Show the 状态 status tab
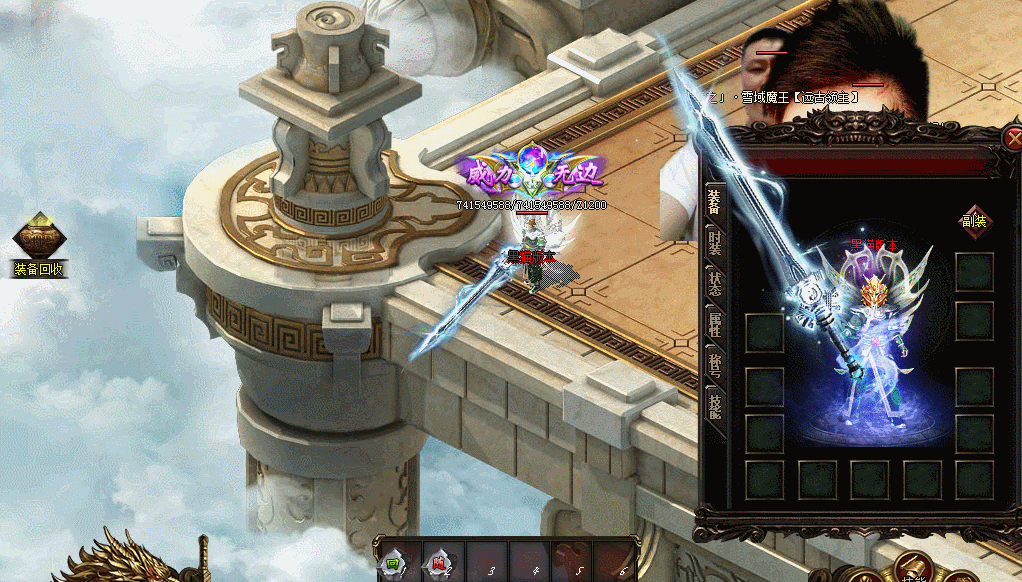1022x582 pixels. pos(714,285)
